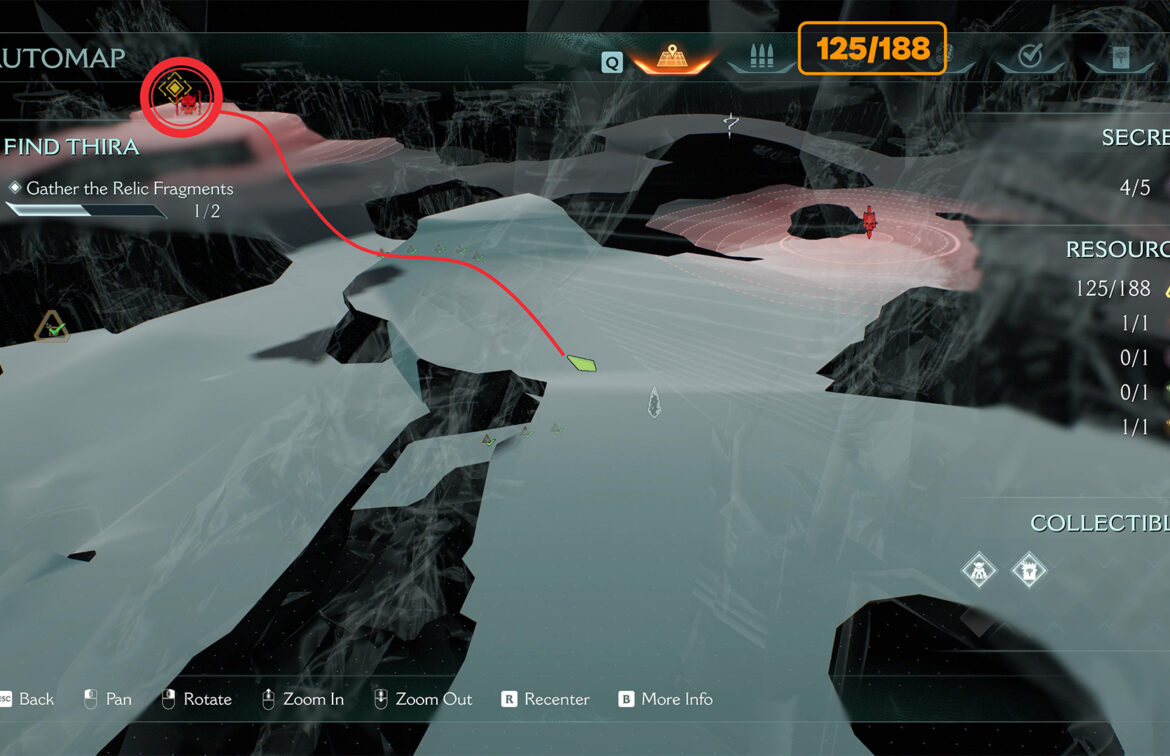Click the Recenter map control
The width and height of the screenshot is (1170, 756).
(x=545, y=699)
